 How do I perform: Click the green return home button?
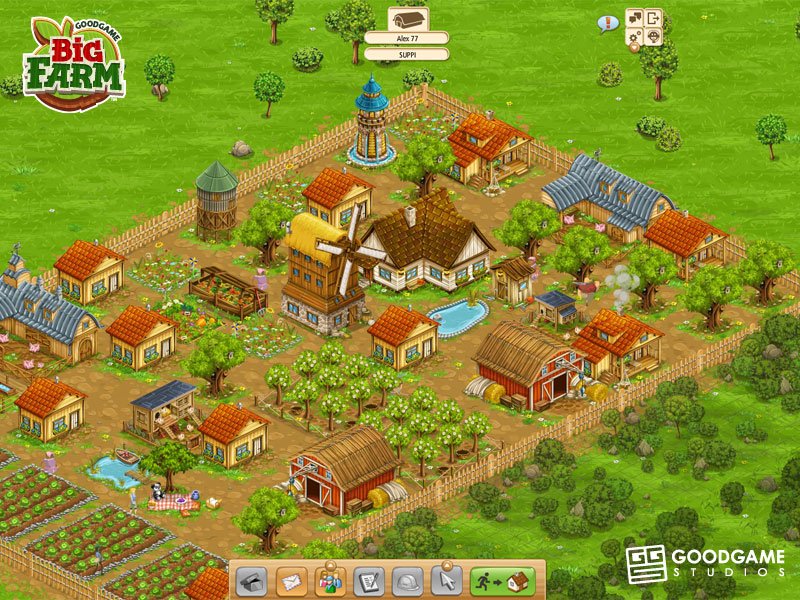pos(504,581)
